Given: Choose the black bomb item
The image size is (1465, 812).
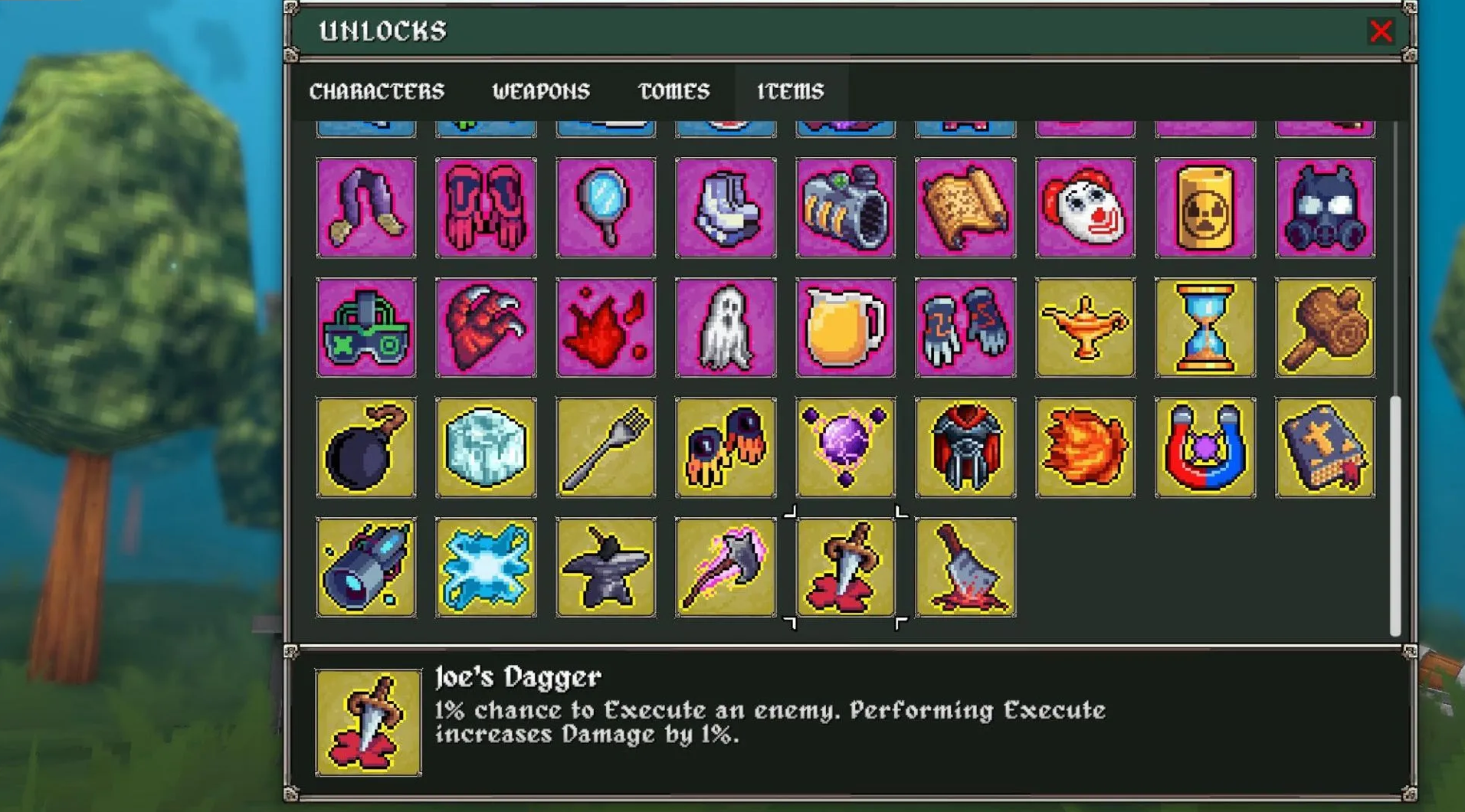Looking at the screenshot, I should (x=366, y=447).
